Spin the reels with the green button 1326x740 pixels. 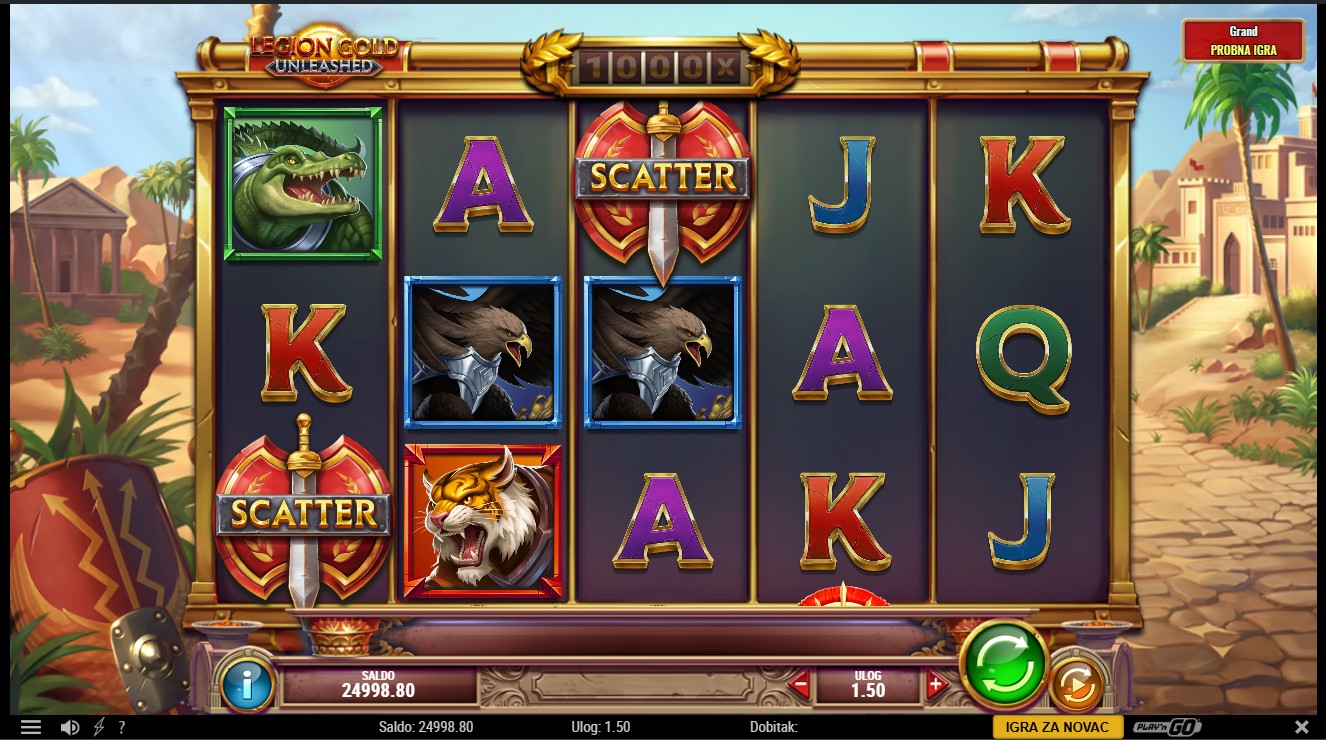(1003, 664)
